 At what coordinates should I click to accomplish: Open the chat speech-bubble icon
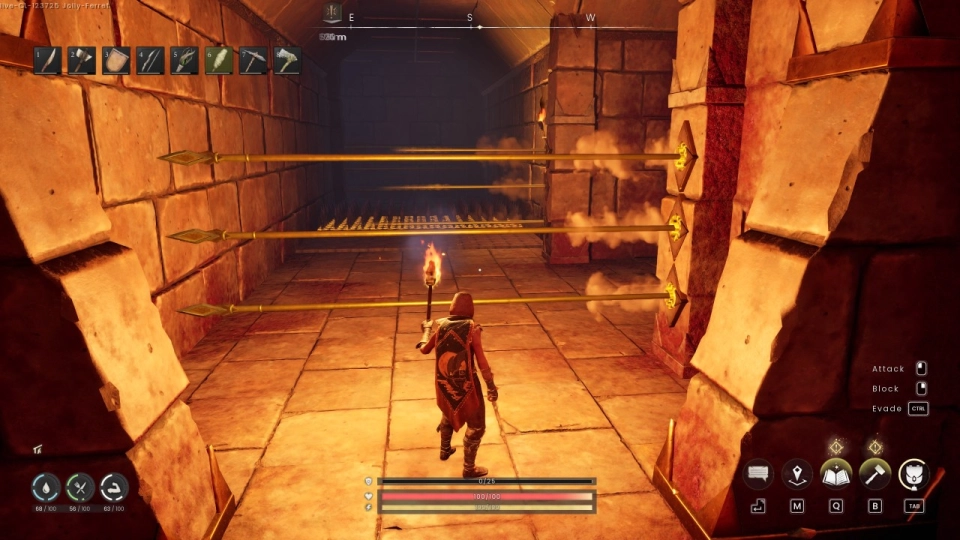pos(758,474)
